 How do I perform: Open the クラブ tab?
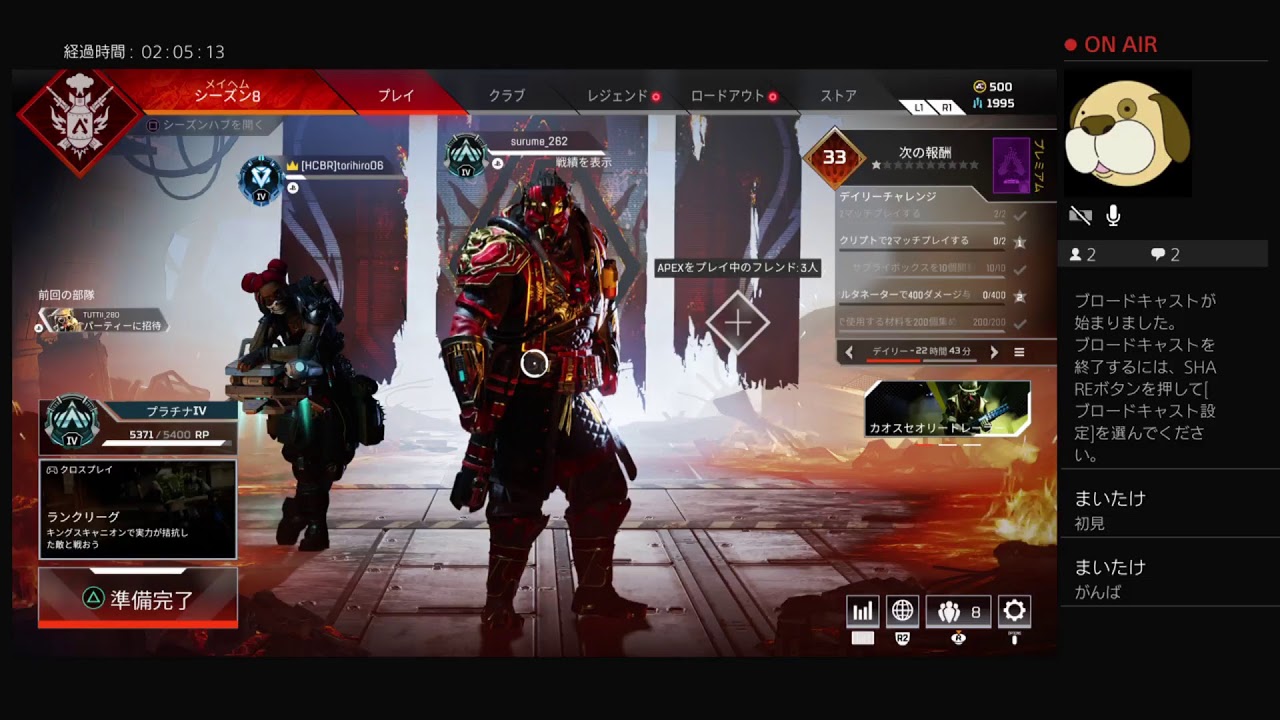pyautogui.click(x=506, y=96)
